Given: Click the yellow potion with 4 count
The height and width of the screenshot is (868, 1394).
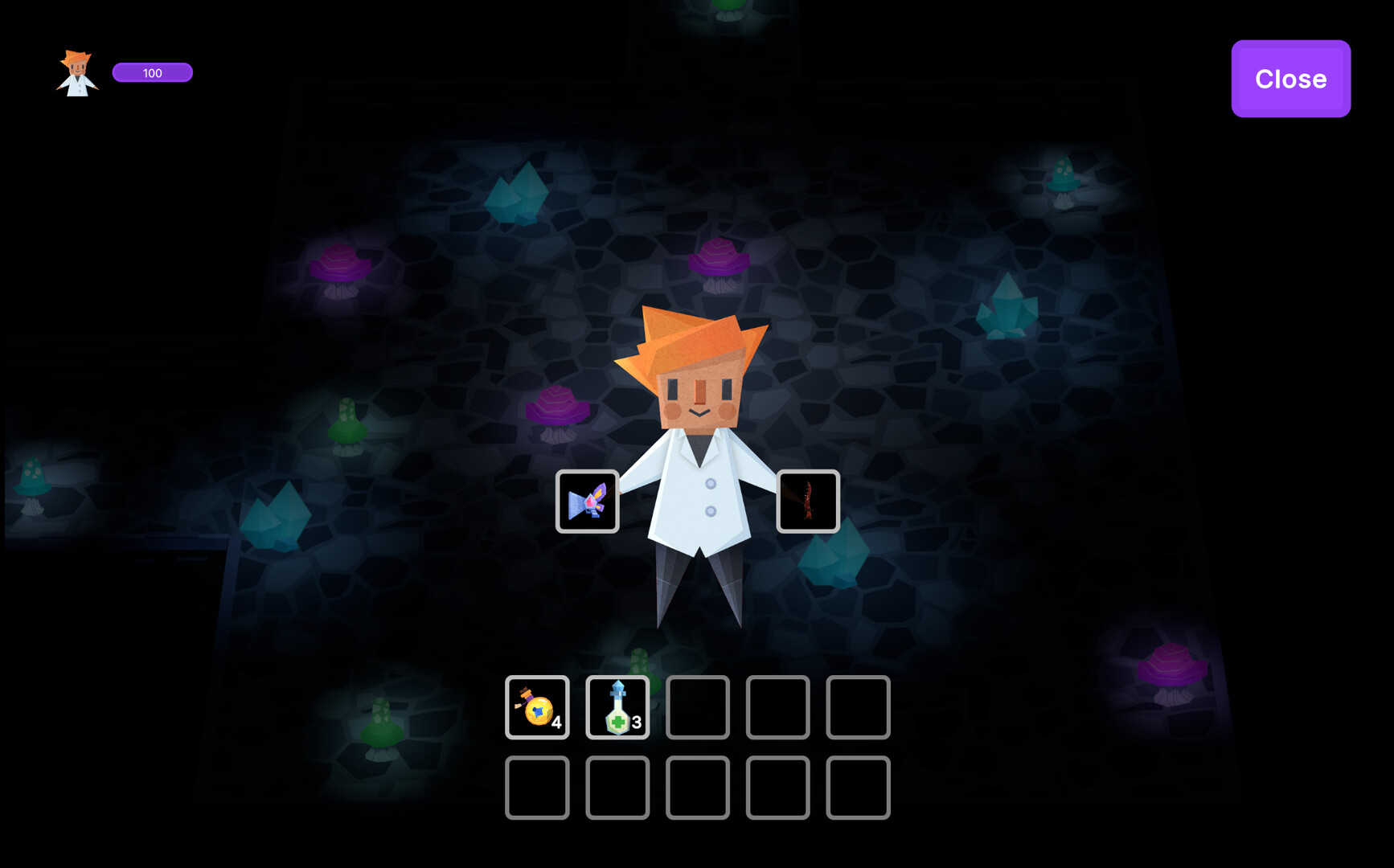Looking at the screenshot, I should coord(536,707).
